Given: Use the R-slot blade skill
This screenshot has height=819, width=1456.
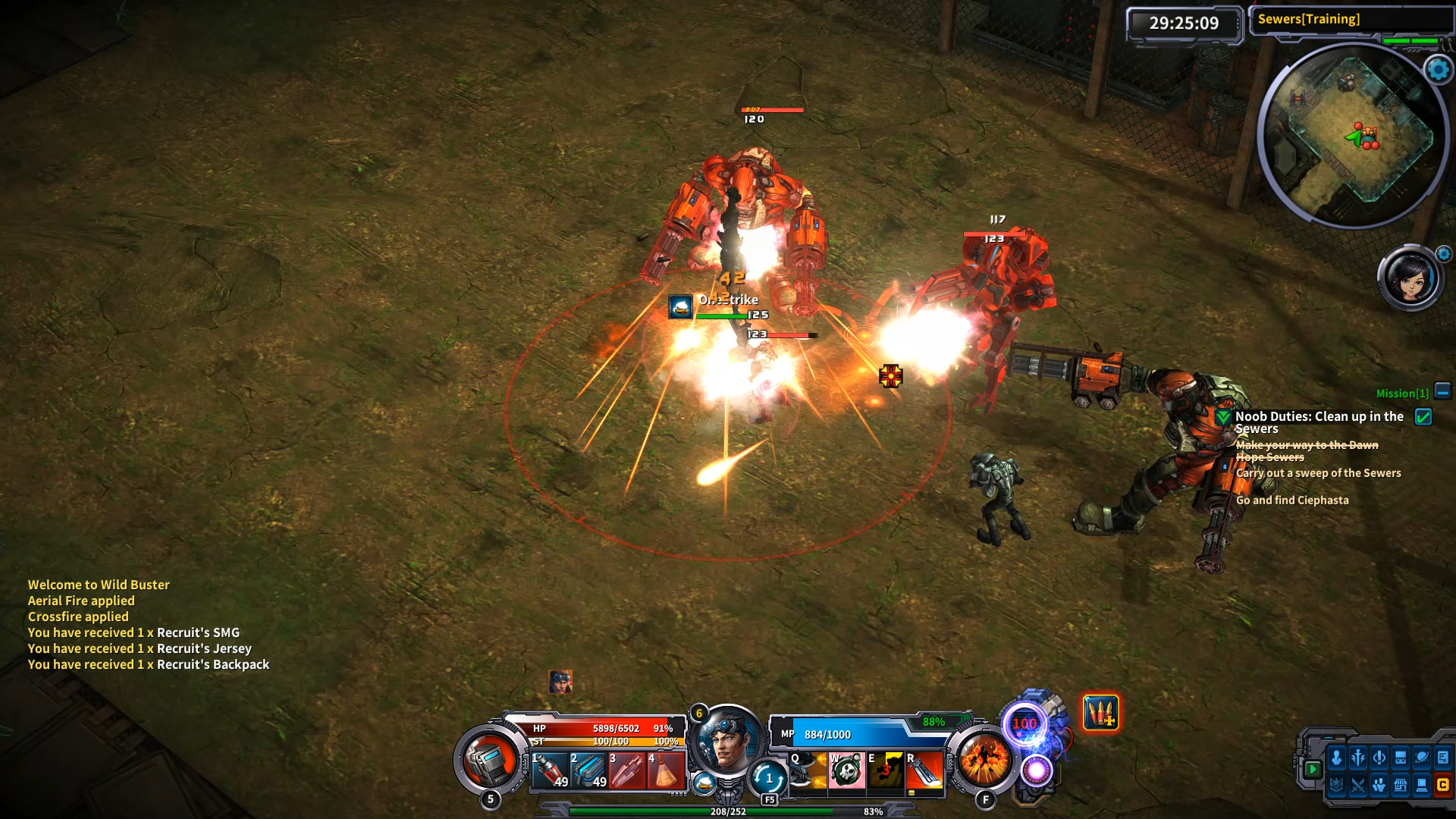Looking at the screenshot, I should (x=925, y=772).
